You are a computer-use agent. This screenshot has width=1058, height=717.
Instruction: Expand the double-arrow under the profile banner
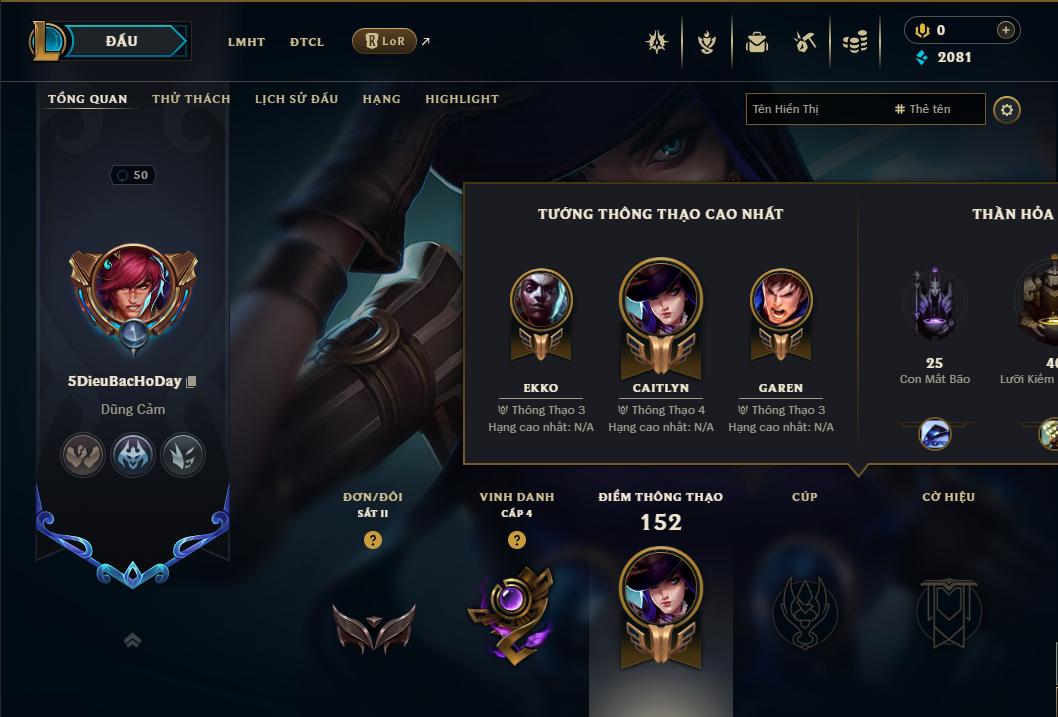pos(132,640)
